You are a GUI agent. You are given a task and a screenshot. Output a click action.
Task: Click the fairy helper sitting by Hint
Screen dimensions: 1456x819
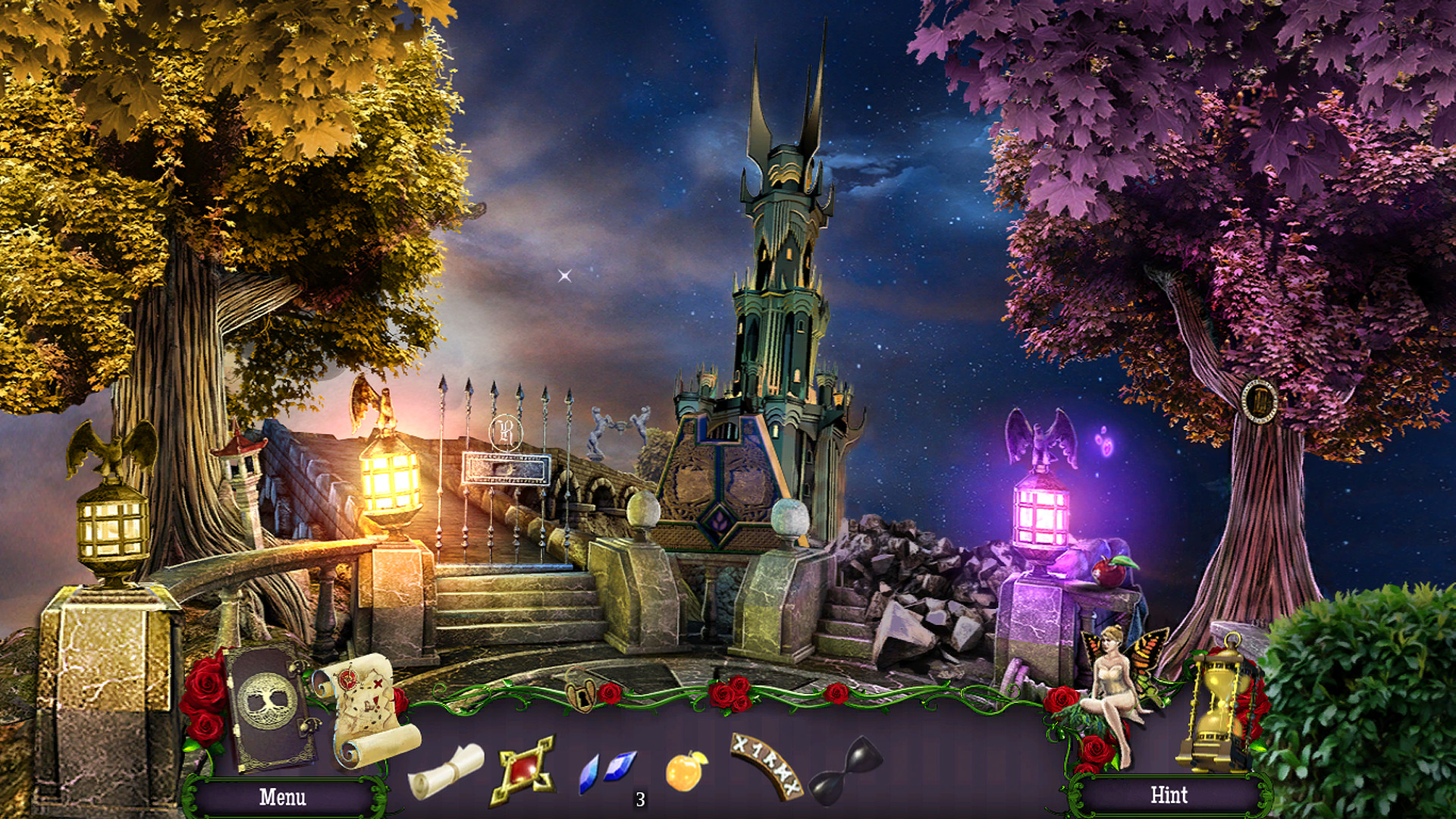coord(1115,686)
